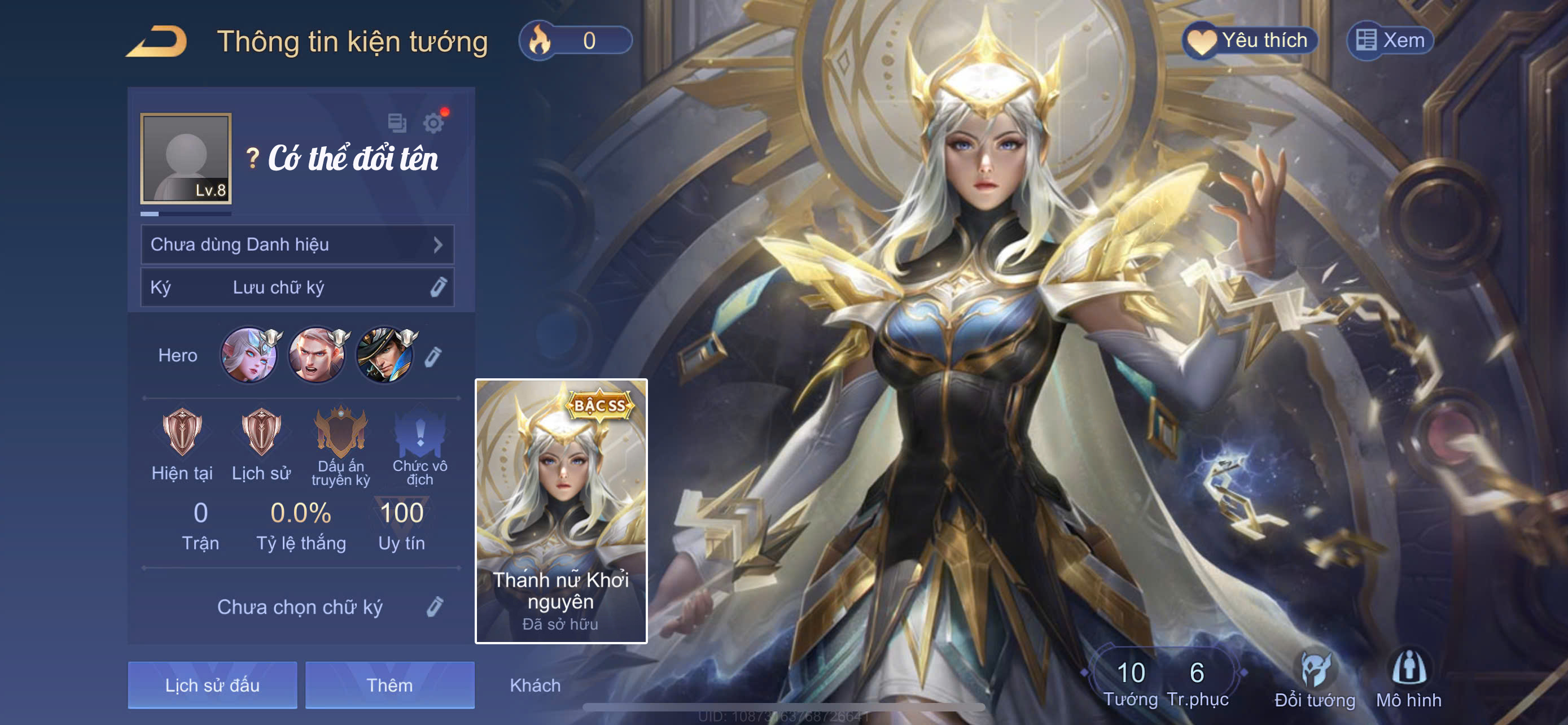1568x725 pixels.
Task: Open profile settings gear icon
Action: pos(433,123)
